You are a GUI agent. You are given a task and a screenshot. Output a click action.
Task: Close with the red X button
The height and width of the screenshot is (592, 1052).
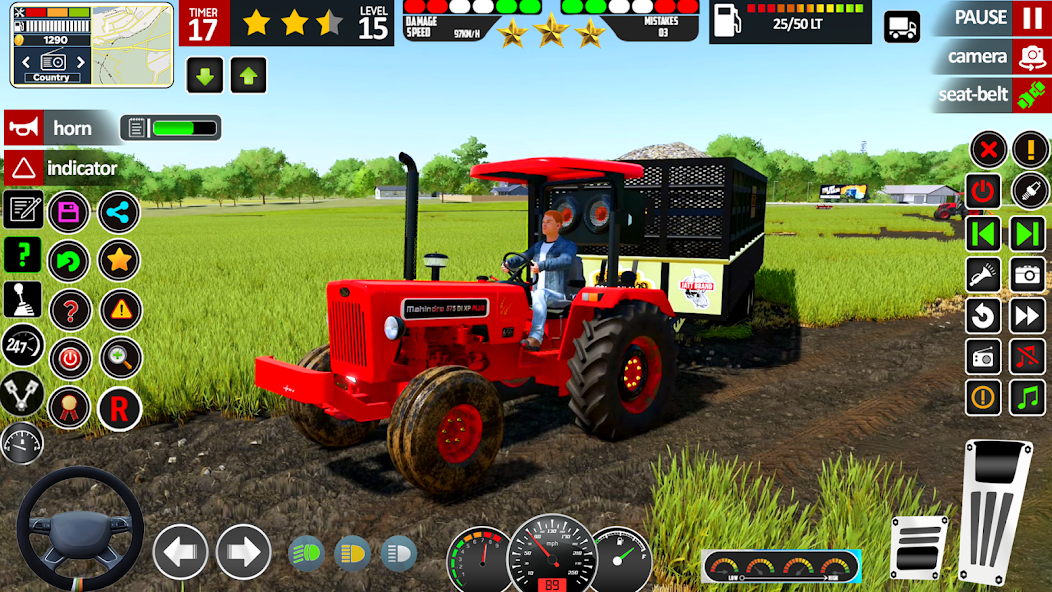pos(988,150)
